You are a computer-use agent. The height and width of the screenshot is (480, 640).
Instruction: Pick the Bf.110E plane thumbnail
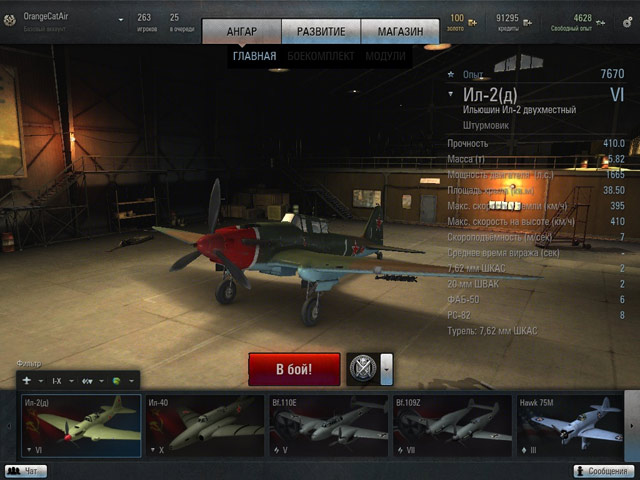(328, 426)
